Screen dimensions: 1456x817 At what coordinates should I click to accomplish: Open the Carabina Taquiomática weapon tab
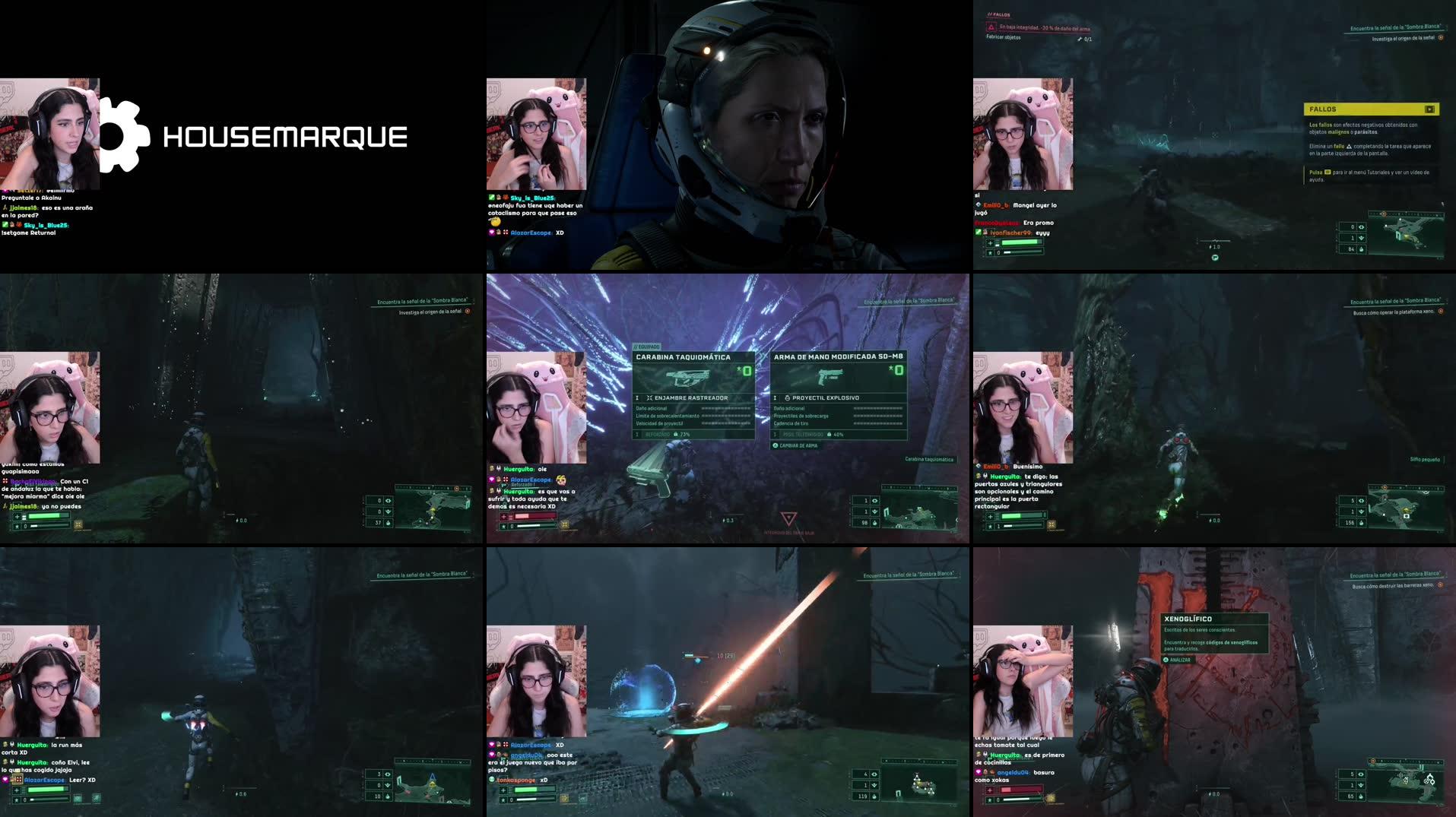(684, 356)
